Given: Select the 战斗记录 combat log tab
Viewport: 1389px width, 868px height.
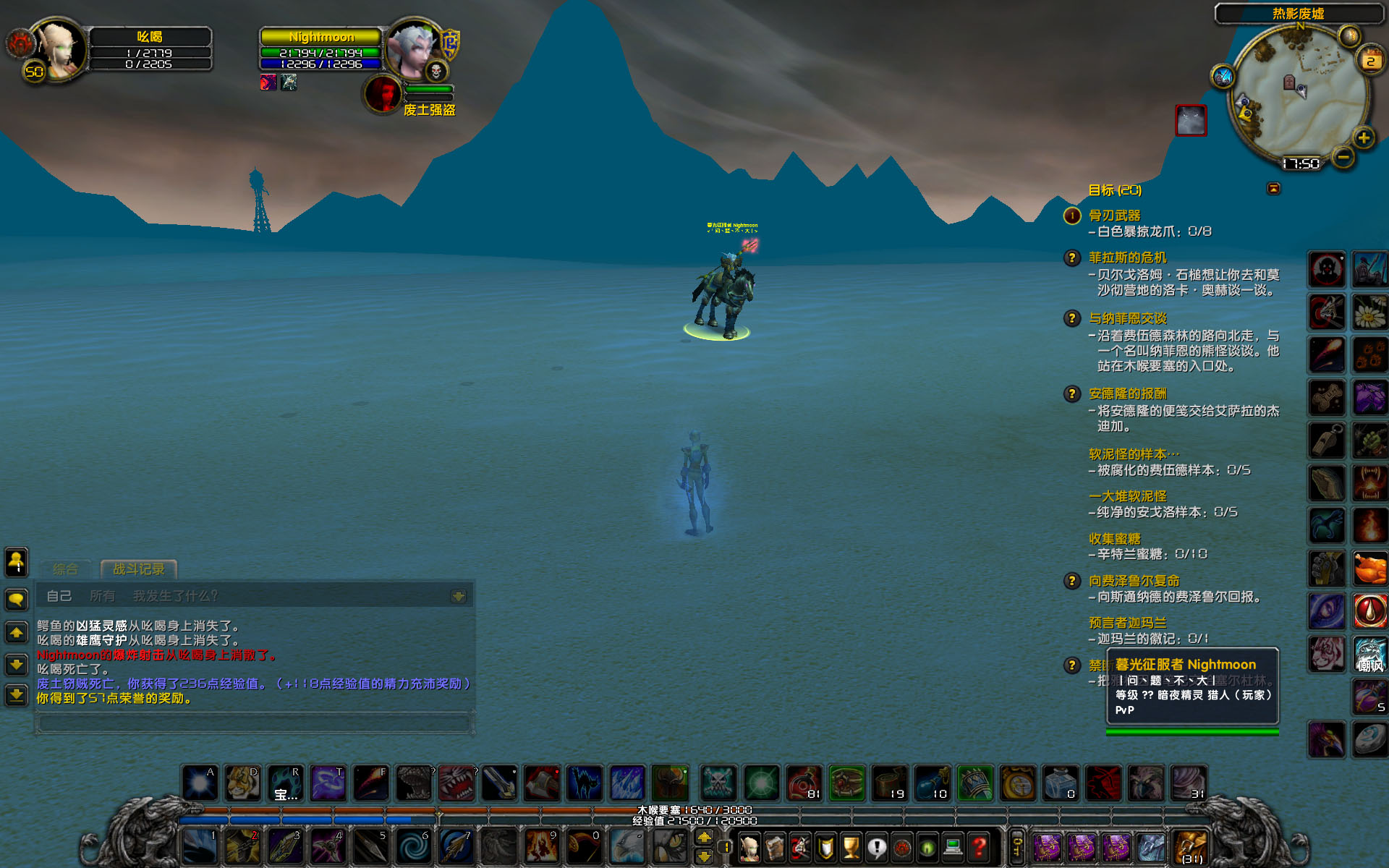Looking at the screenshot, I should point(138,569).
